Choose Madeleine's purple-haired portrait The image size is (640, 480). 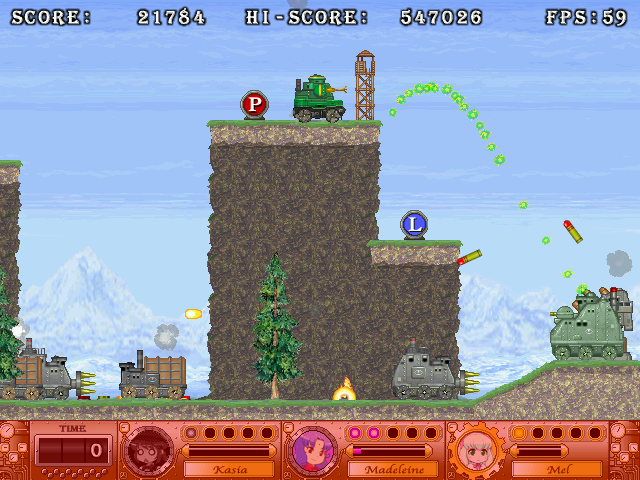pyautogui.click(x=313, y=451)
